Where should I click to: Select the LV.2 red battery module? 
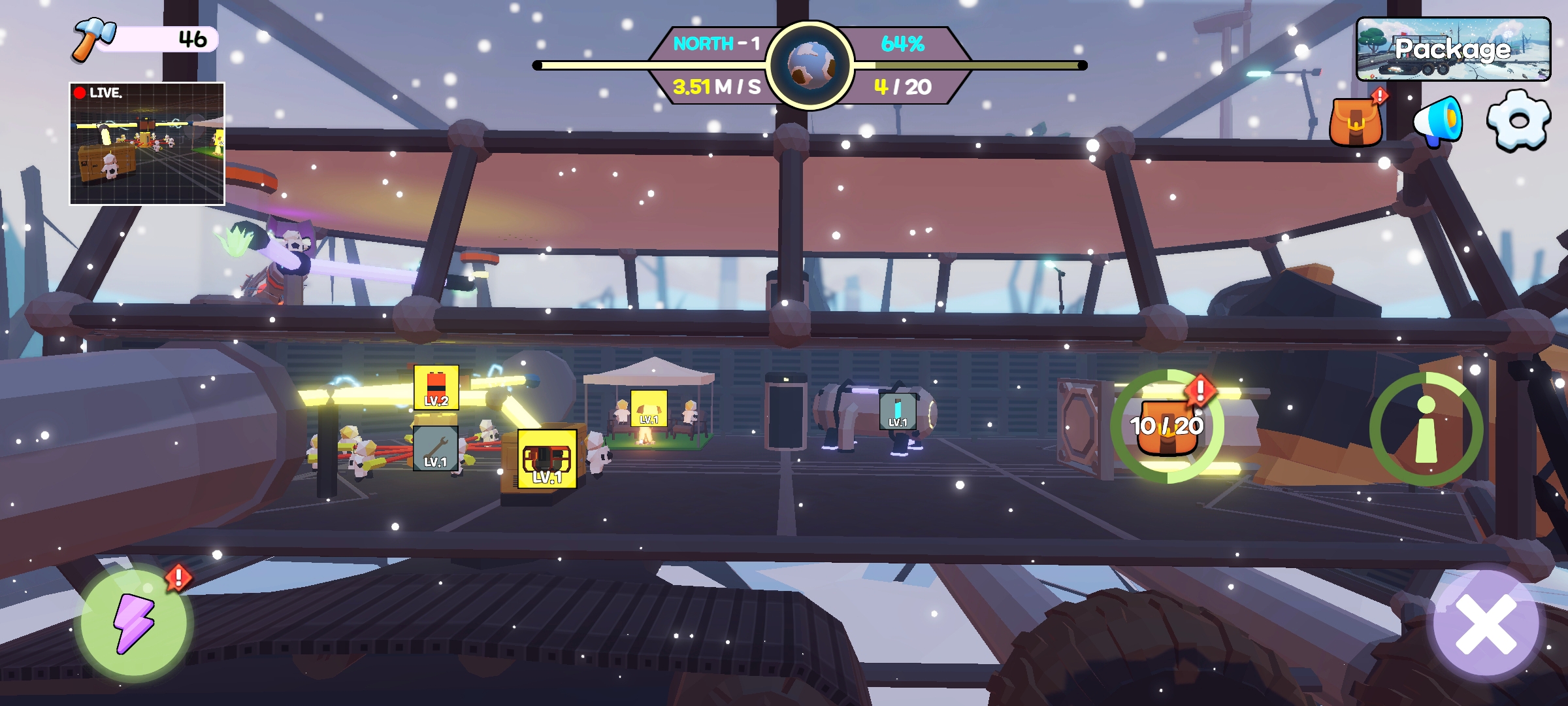(x=436, y=388)
